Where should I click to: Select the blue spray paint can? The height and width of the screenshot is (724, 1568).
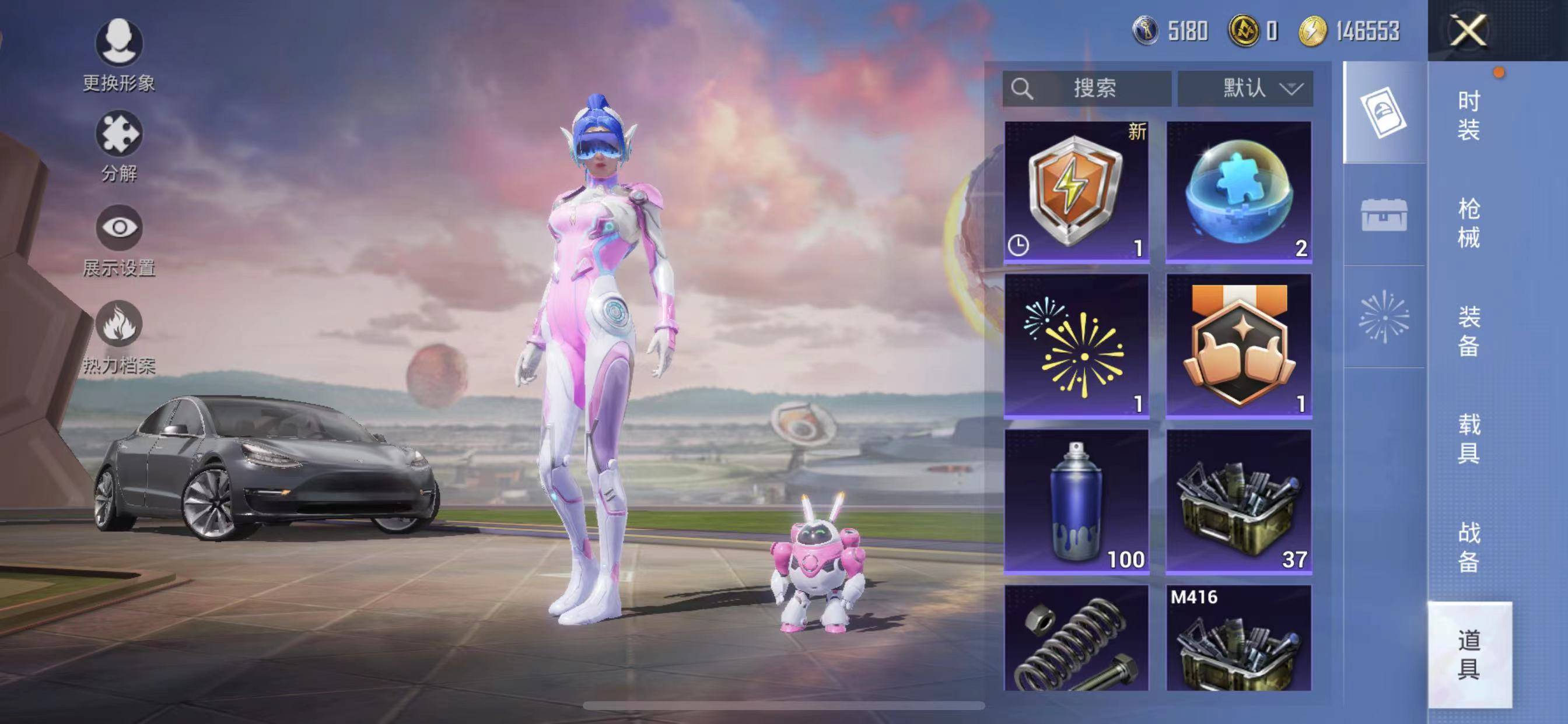tap(1076, 501)
